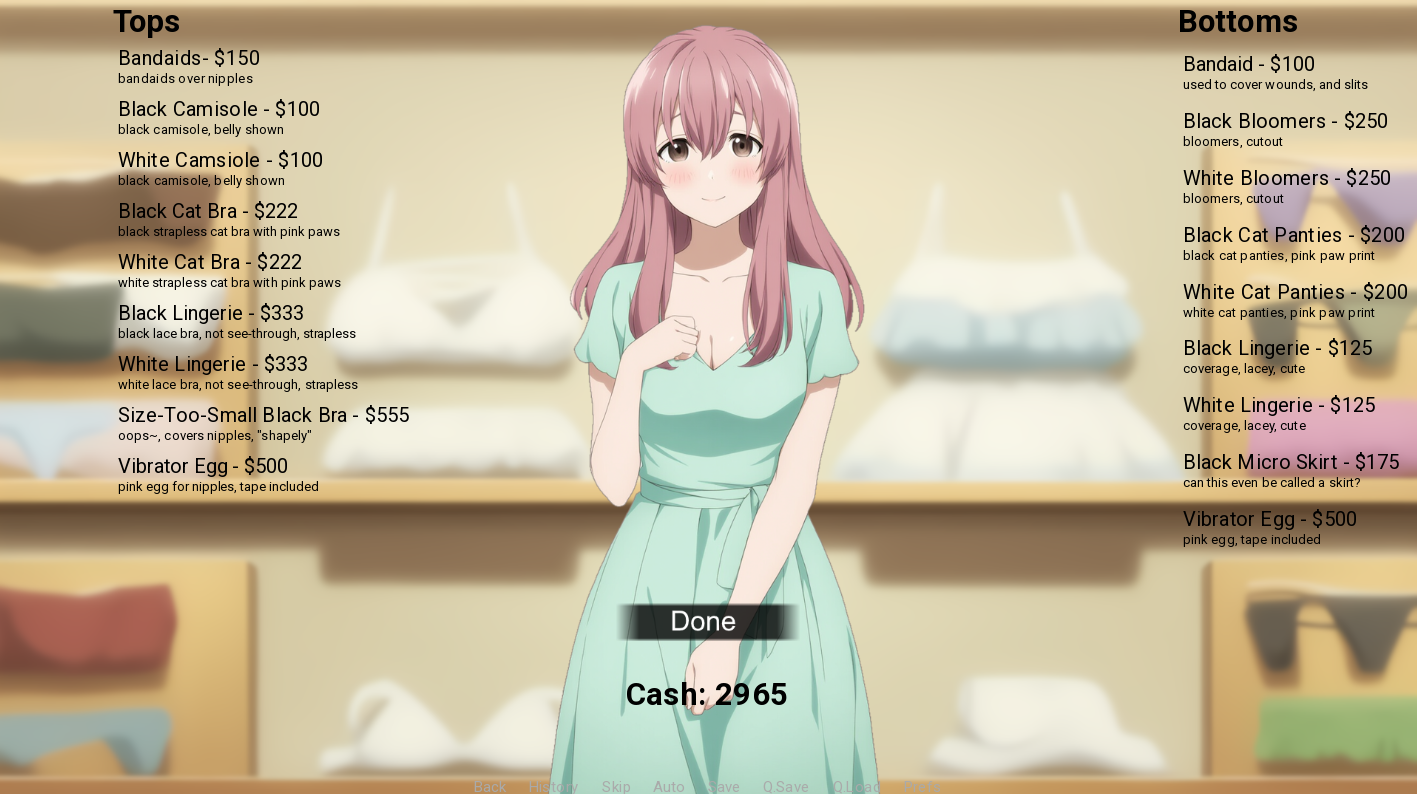Buy the Black Camisole top

point(219,109)
